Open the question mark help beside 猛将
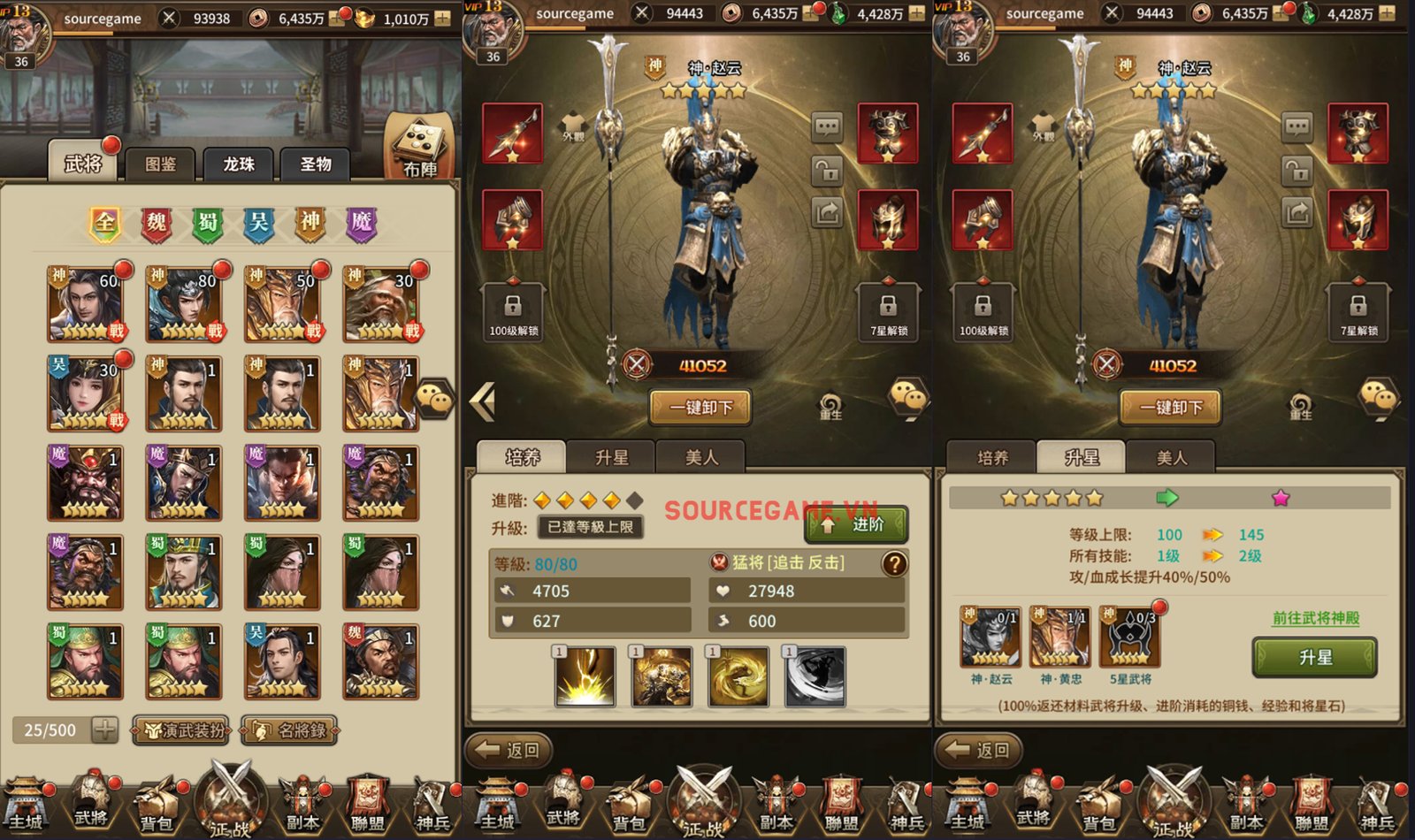Viewport: 1415px width, 840px height. 894,563
